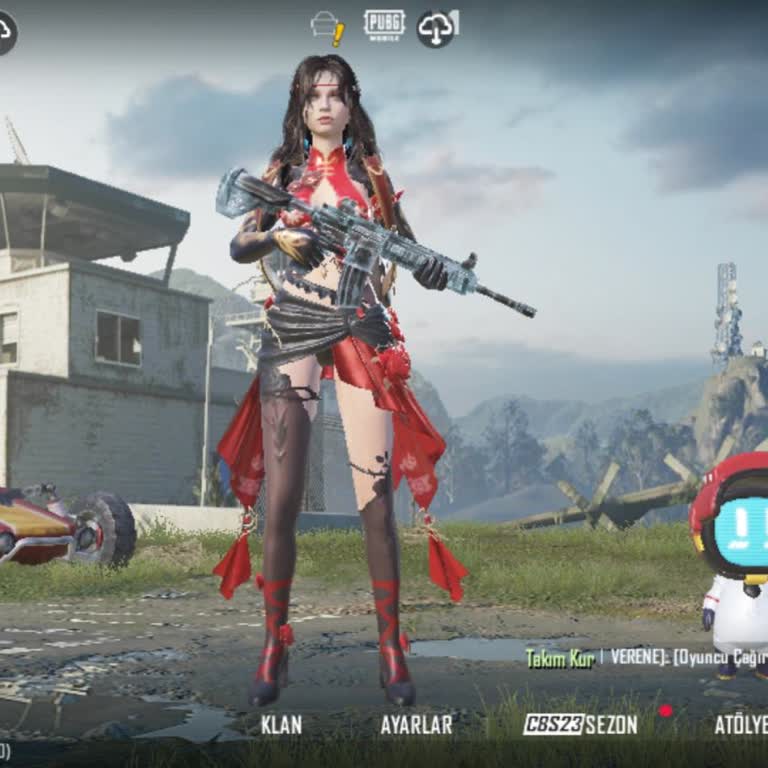Viewport: 768px width, 768px height.
Task: Open Ayarlar settings
Action: coord(416,724)
